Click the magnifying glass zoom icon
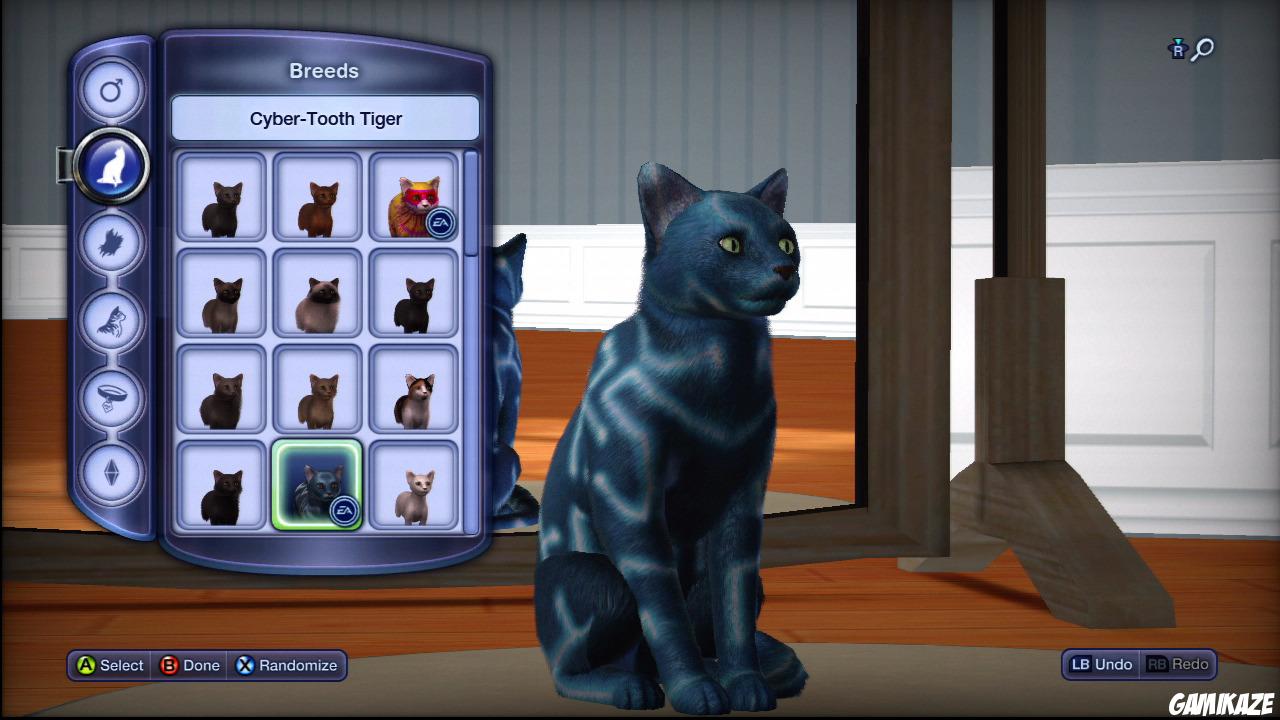The height and width of the screenshot is (720, 1280). (1201, 47)
